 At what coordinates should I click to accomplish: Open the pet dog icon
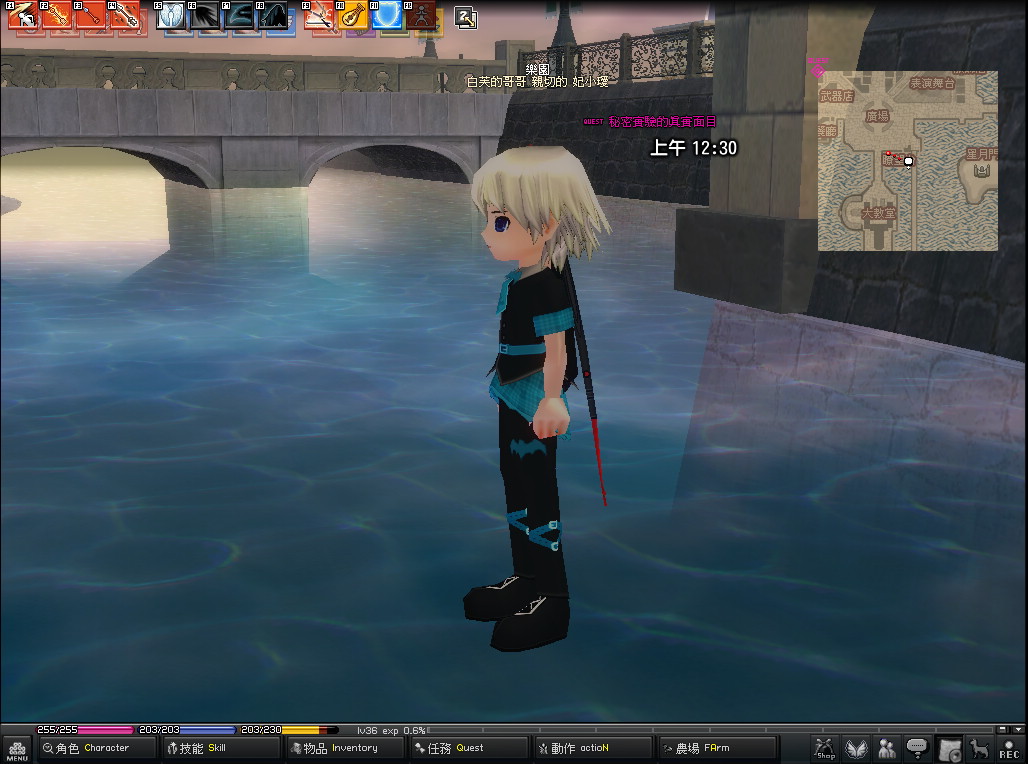point(979,748)
